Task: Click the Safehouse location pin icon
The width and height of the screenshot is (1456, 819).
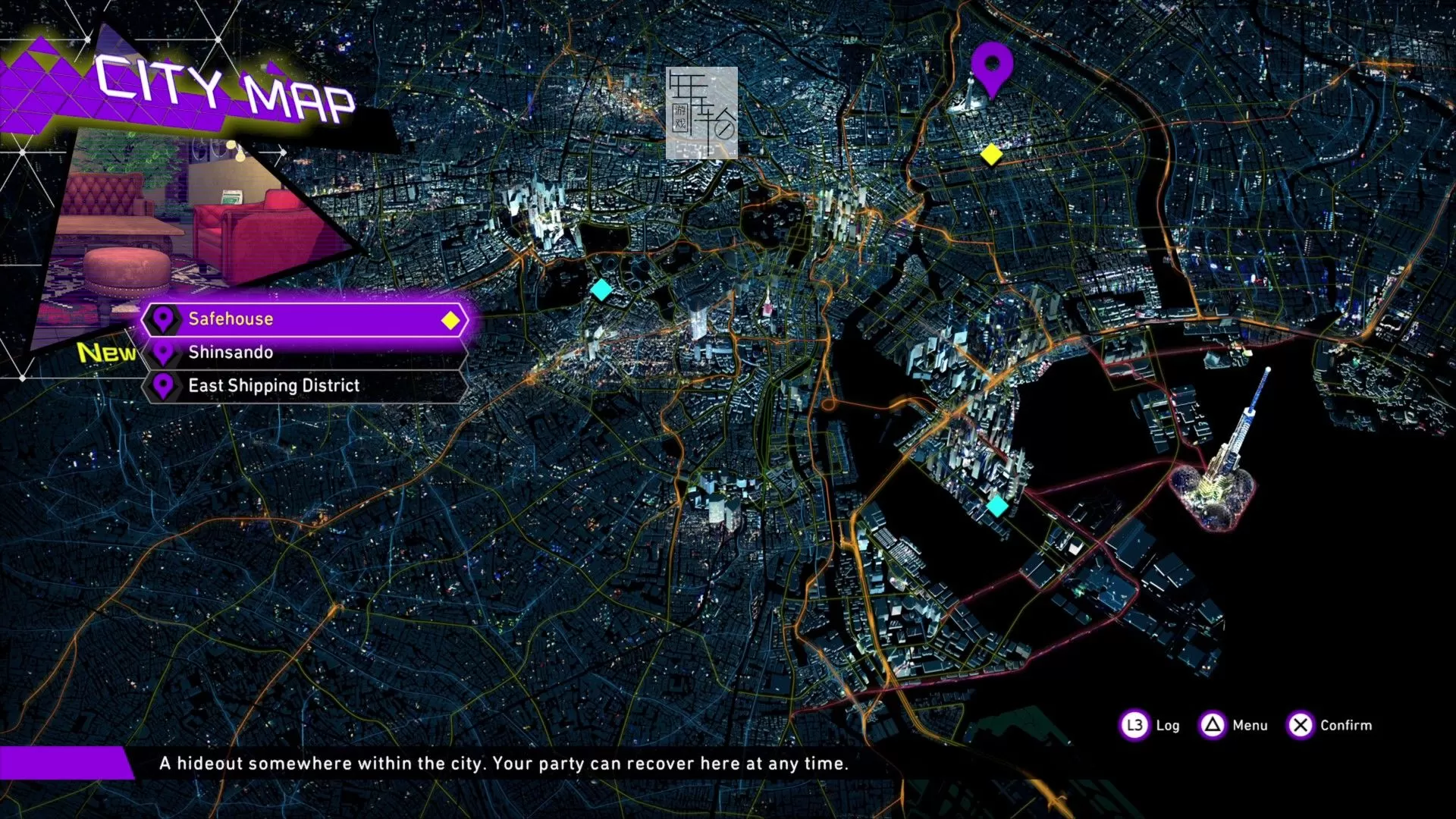Action: tap(163, 319)
